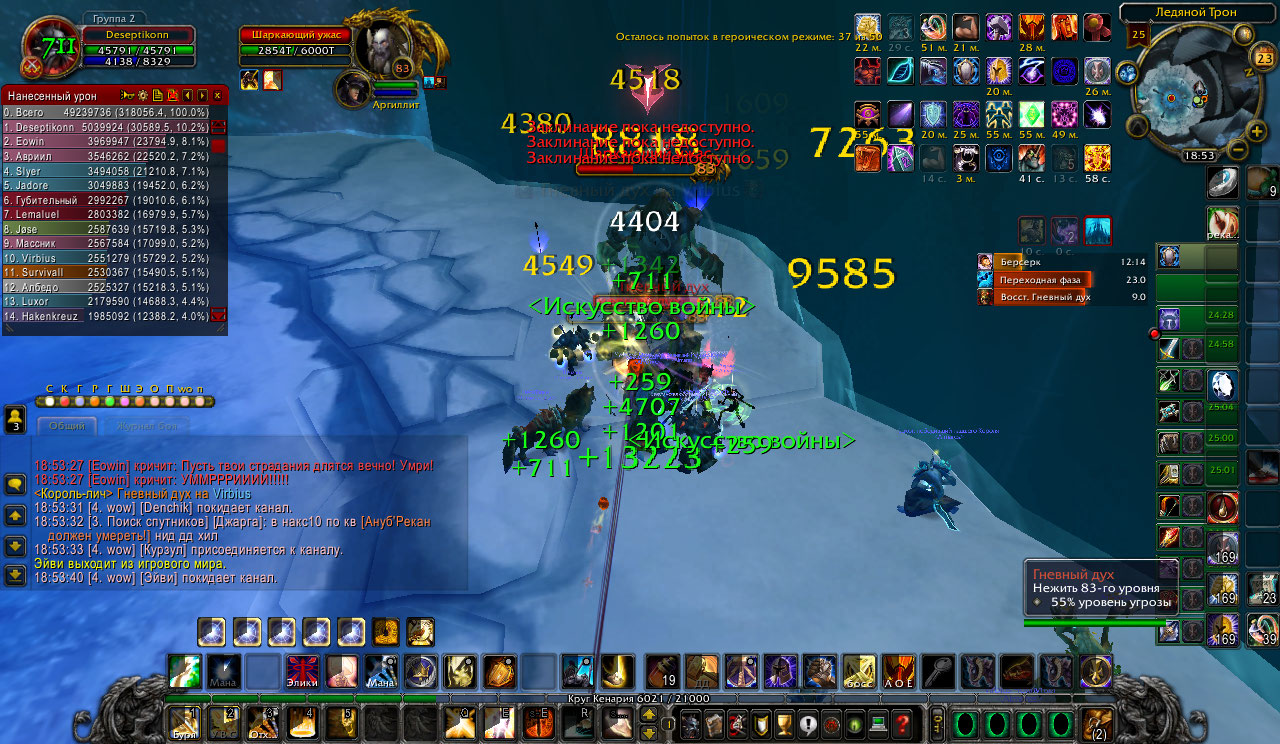Image resolution: width=1280 pixels, height=744 pixels.
Task: Go to the next damage meter mode
Action: coord(201,95)
